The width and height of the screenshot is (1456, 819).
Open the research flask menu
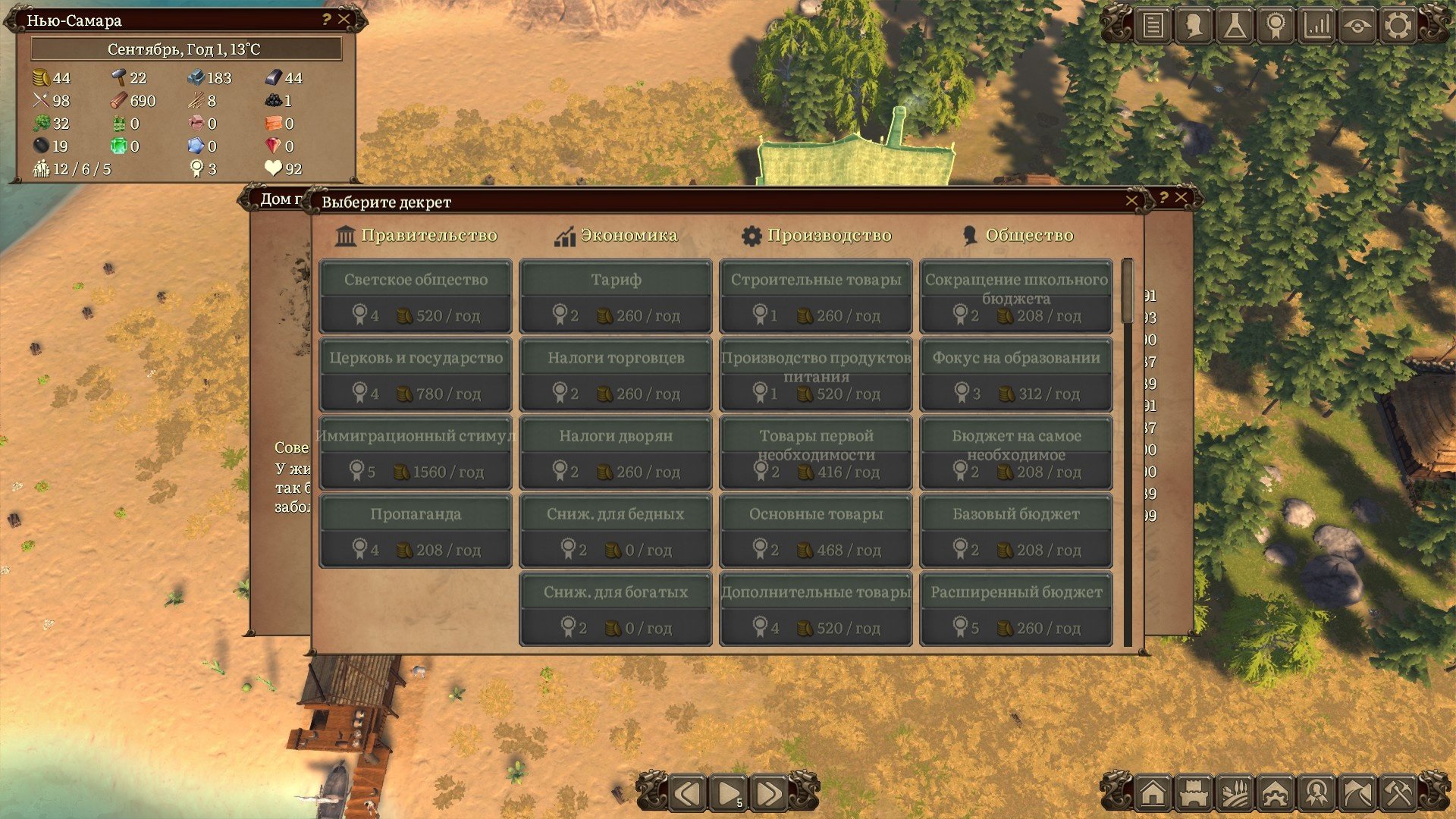coord(1235,26)
